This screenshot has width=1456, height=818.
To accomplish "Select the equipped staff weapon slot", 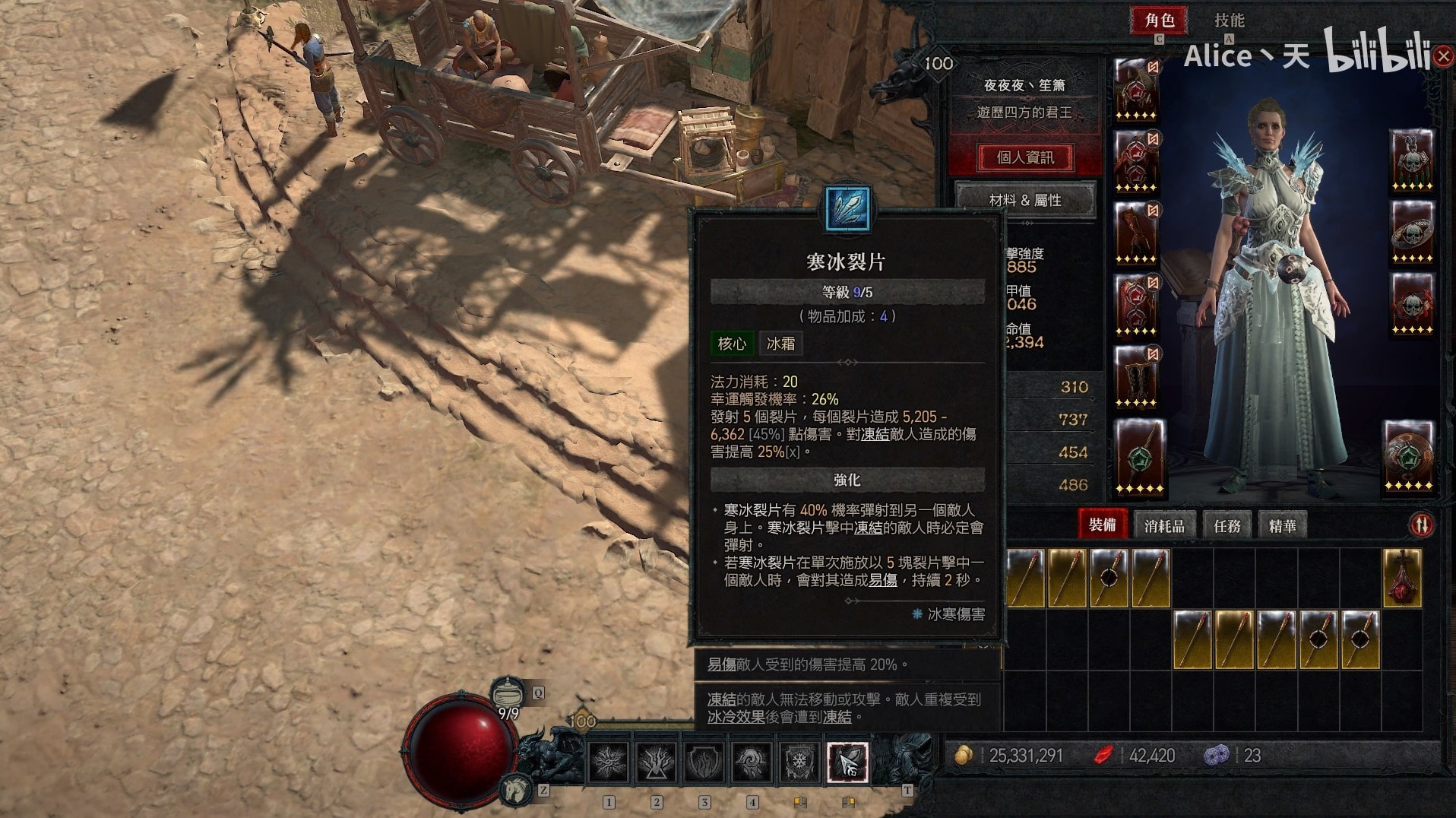I will 1138,457.
